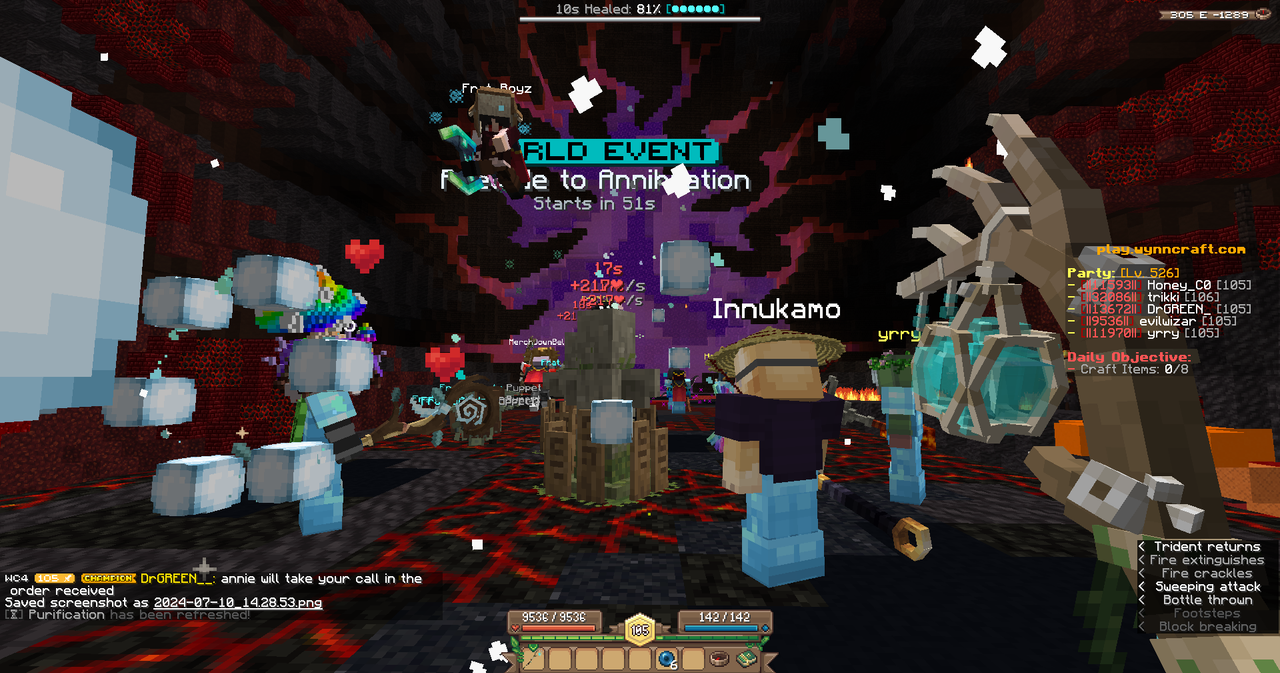Select party member Honey_C0 in party list
This screenshot has width=1280, height=673.
1173,286
